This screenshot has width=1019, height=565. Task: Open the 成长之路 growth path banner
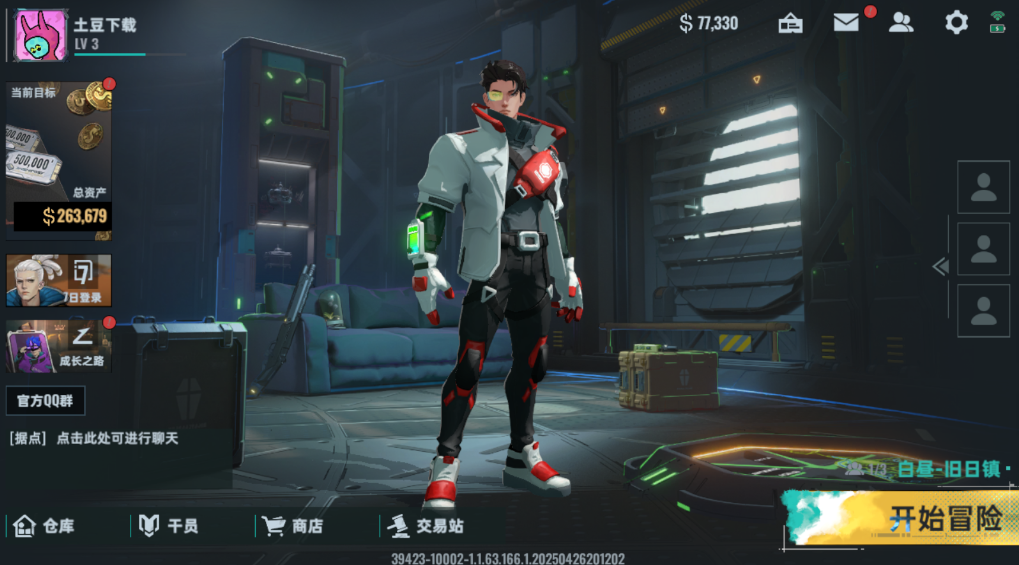click(x=59, y=346)
